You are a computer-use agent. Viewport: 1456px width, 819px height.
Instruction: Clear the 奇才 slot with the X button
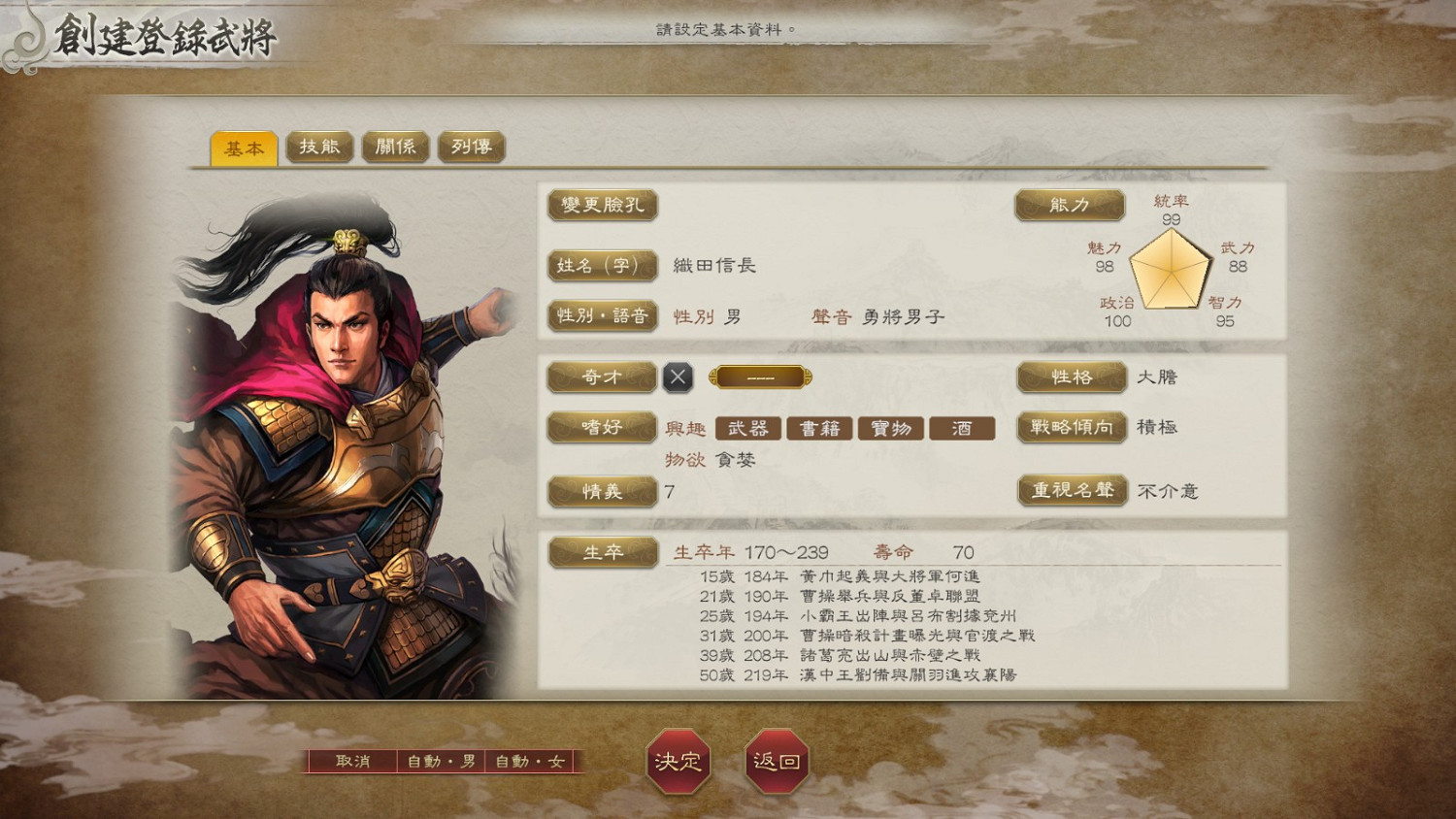click(x=677, y=377)
